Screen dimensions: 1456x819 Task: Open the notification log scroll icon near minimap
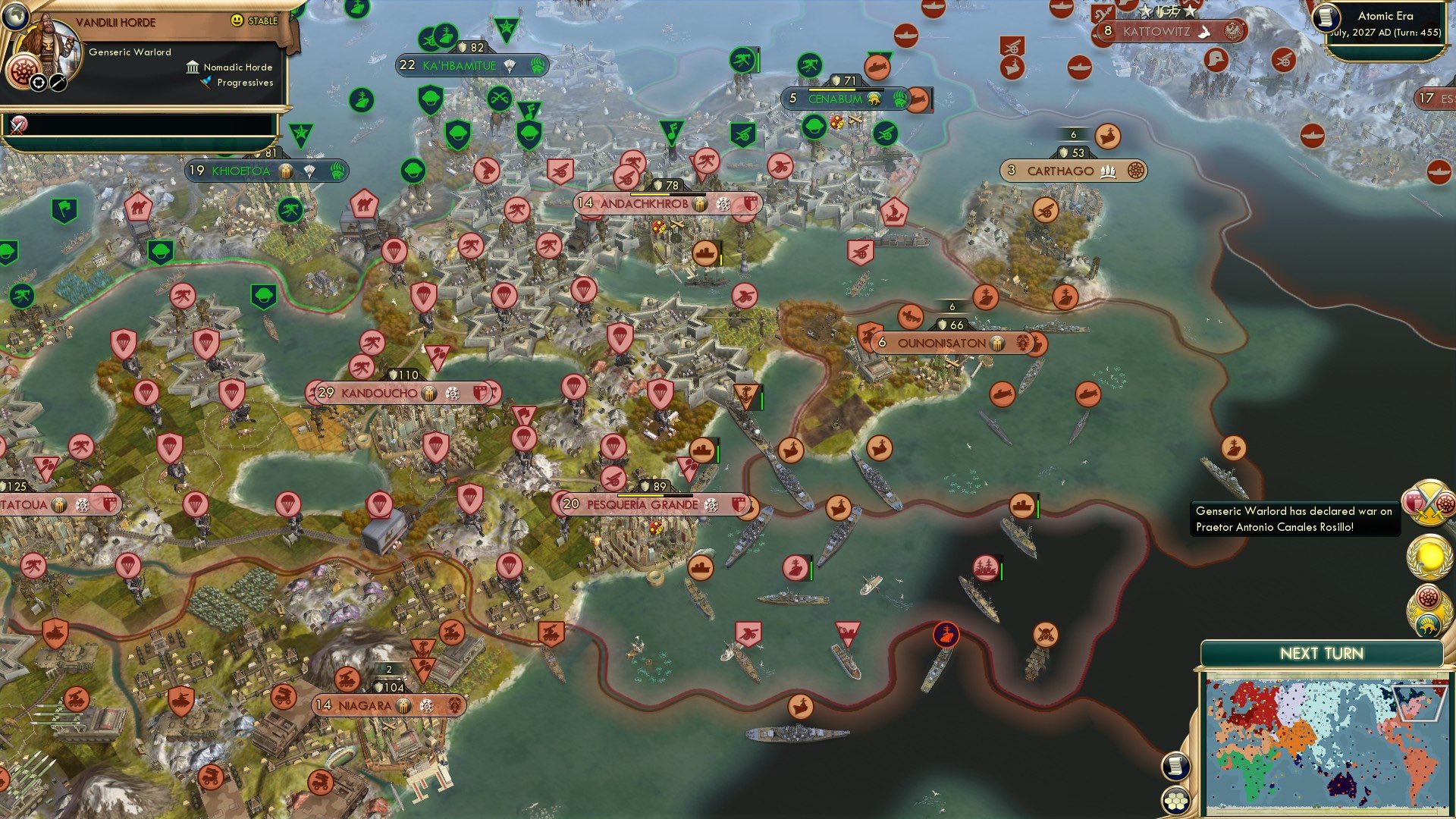(x=1176, y=767)
